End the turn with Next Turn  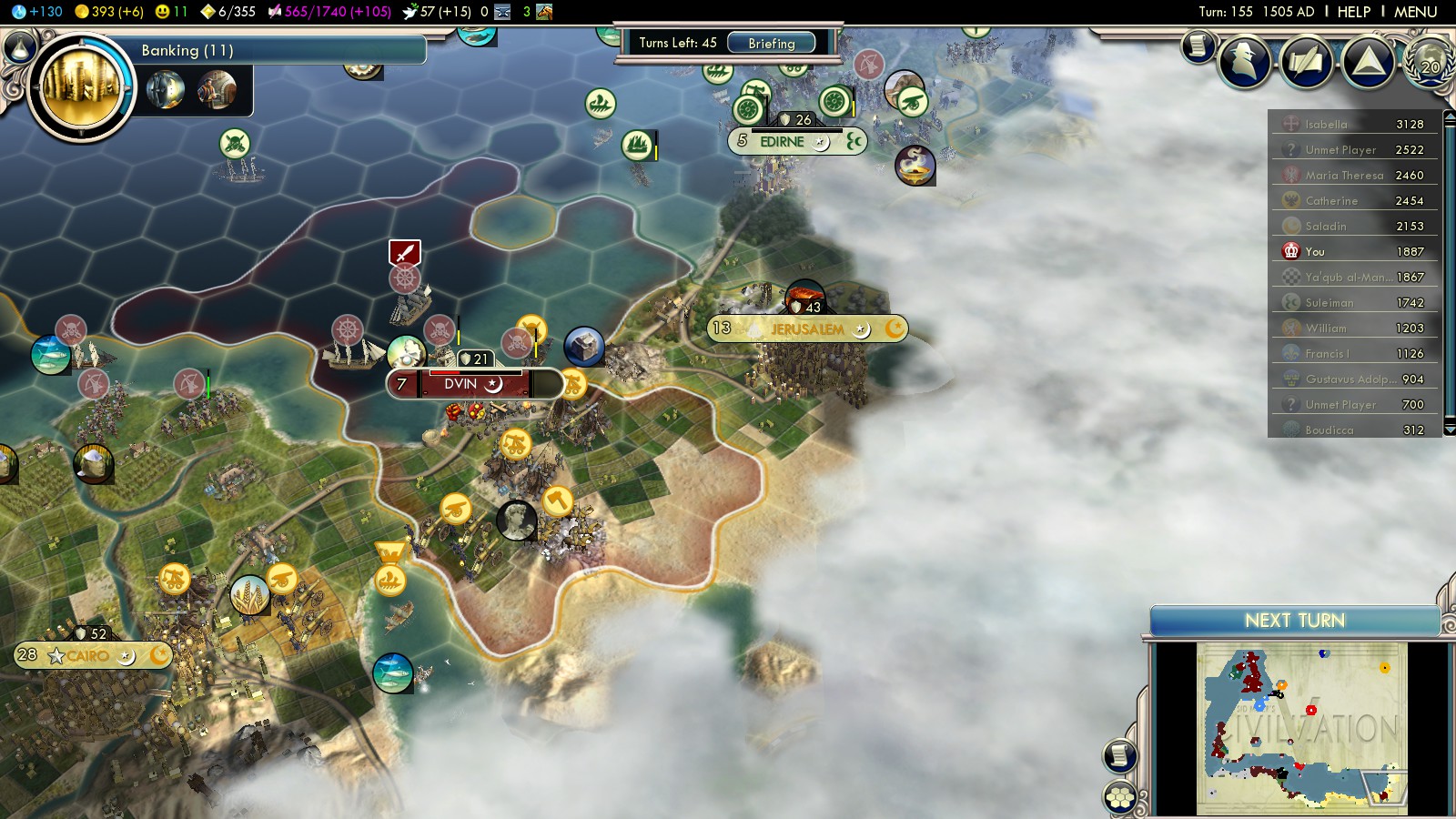1294,621
